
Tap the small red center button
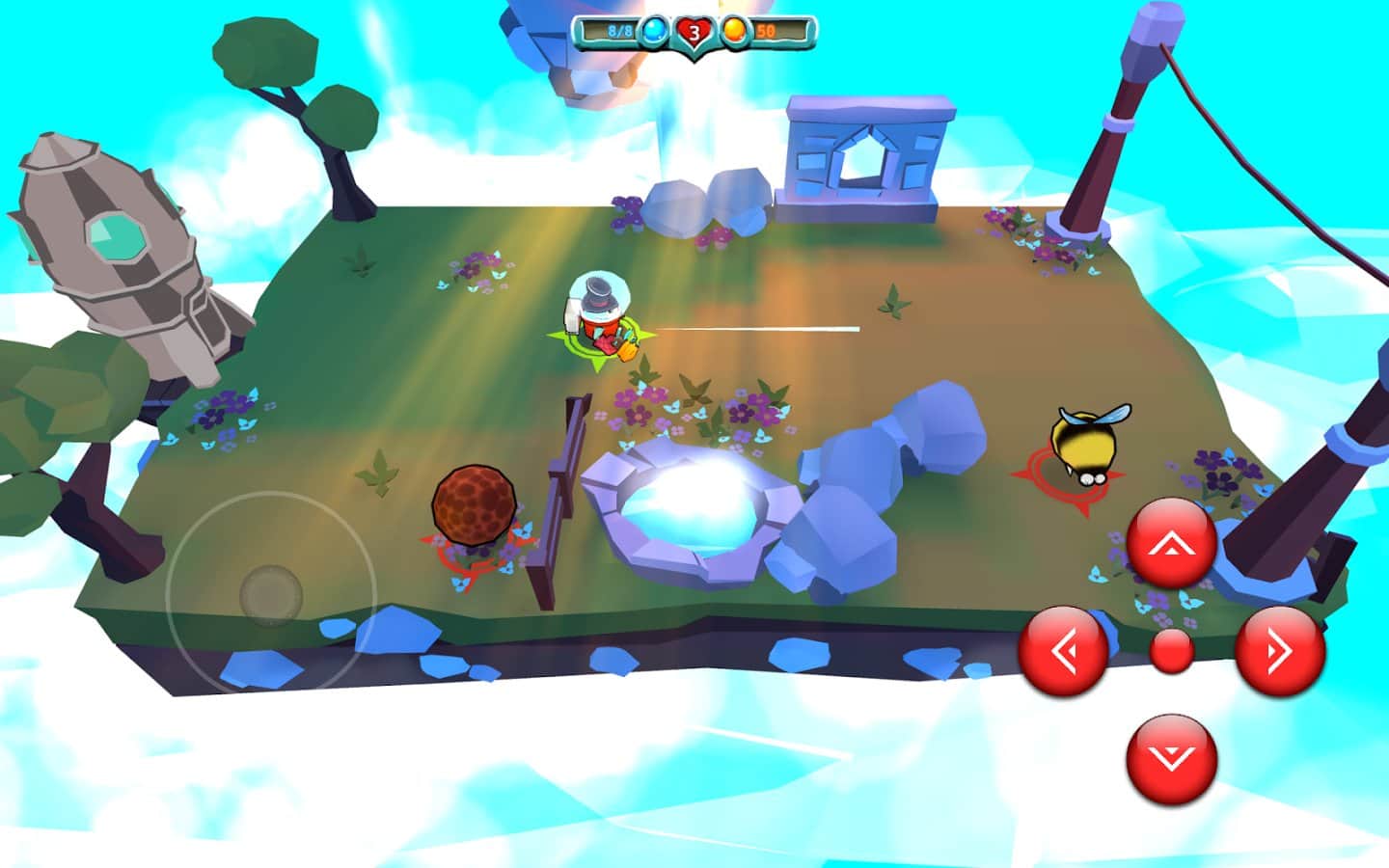click(1172, 652)
